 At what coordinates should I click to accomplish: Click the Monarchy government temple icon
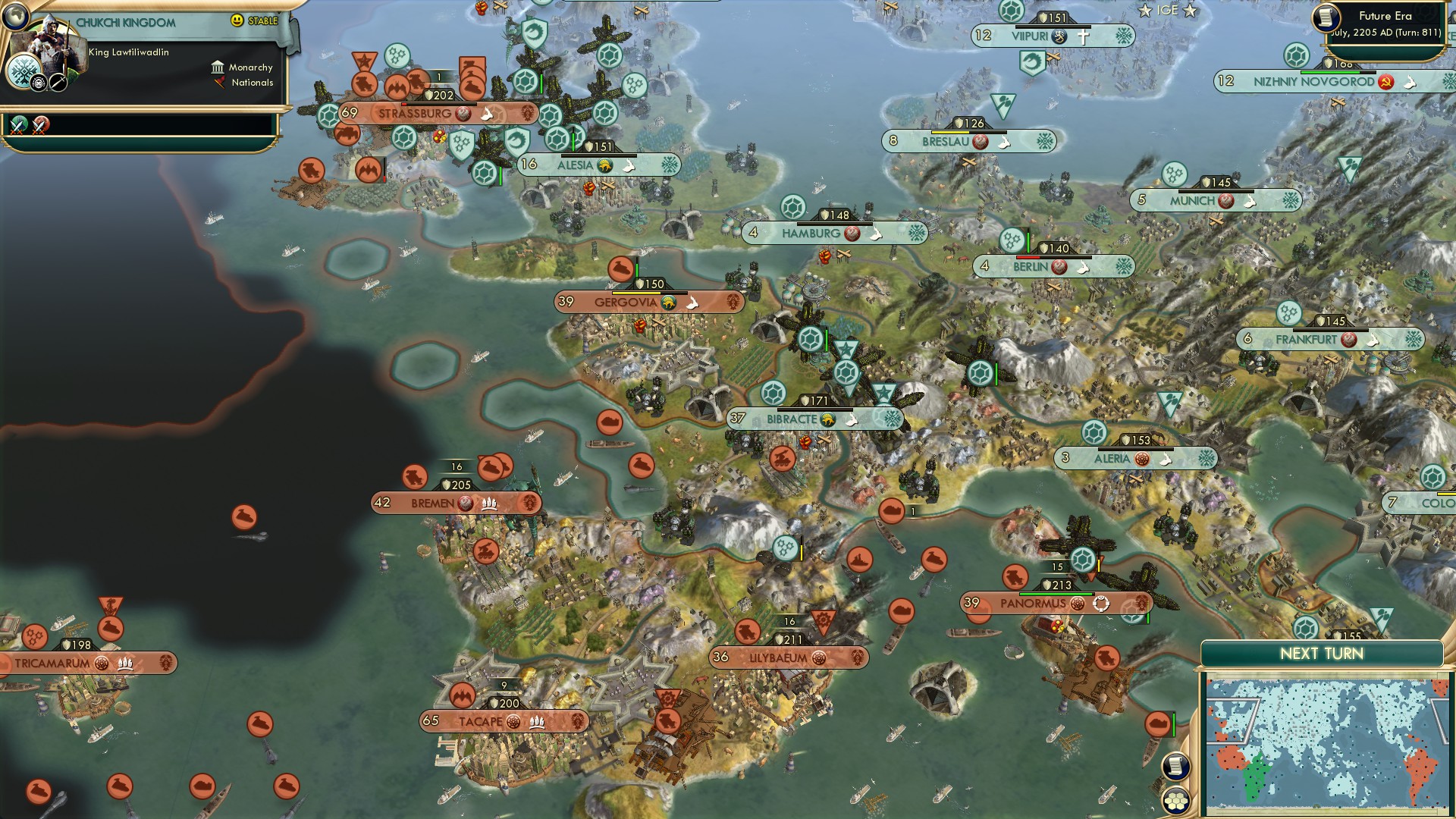pos(218,67)
